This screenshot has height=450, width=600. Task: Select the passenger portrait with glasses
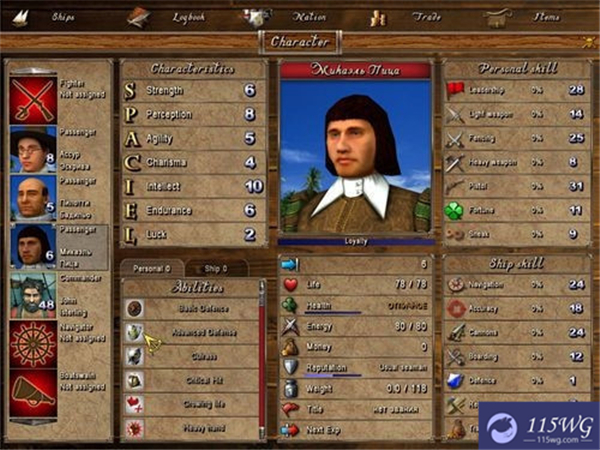click(32, 149)
